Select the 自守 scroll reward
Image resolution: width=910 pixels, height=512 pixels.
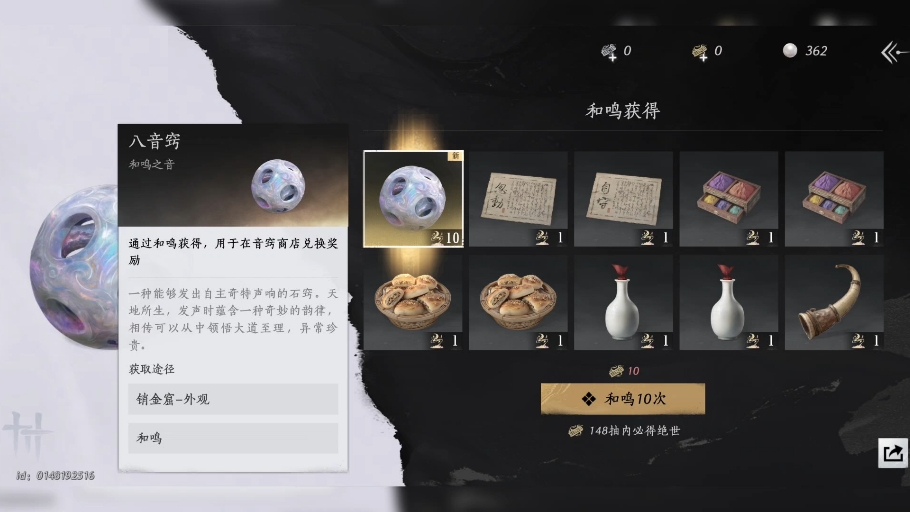(x=623, y=198)
